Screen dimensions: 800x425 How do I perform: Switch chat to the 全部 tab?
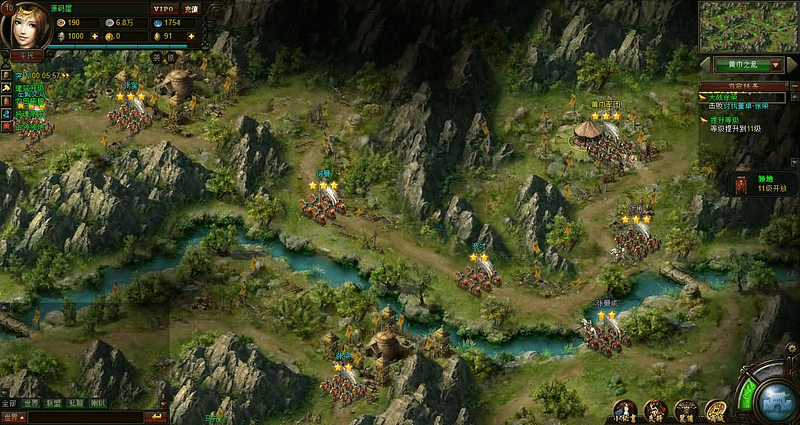pos(10,403)
